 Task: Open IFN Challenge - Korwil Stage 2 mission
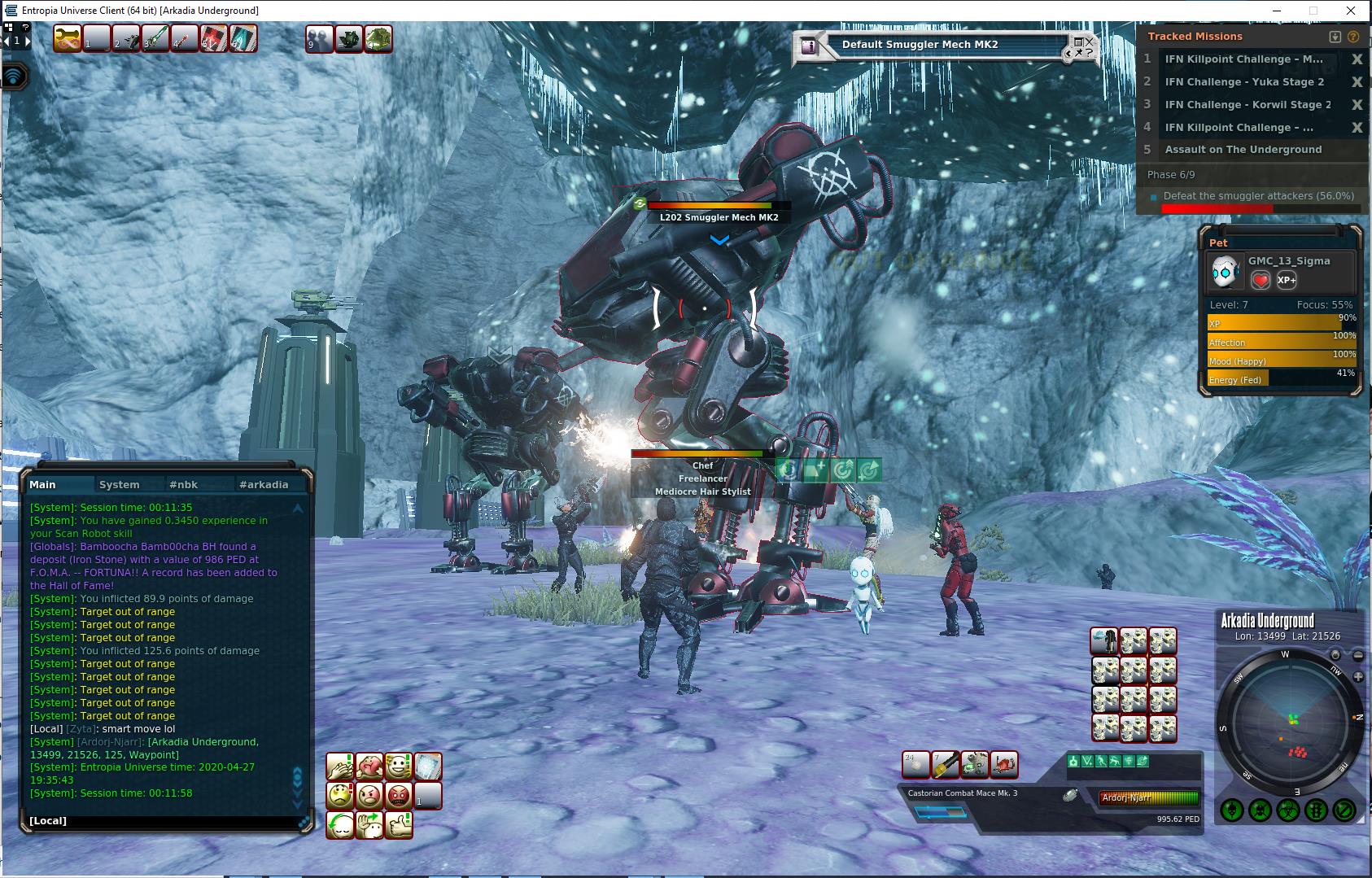(x=1247, y=104)
